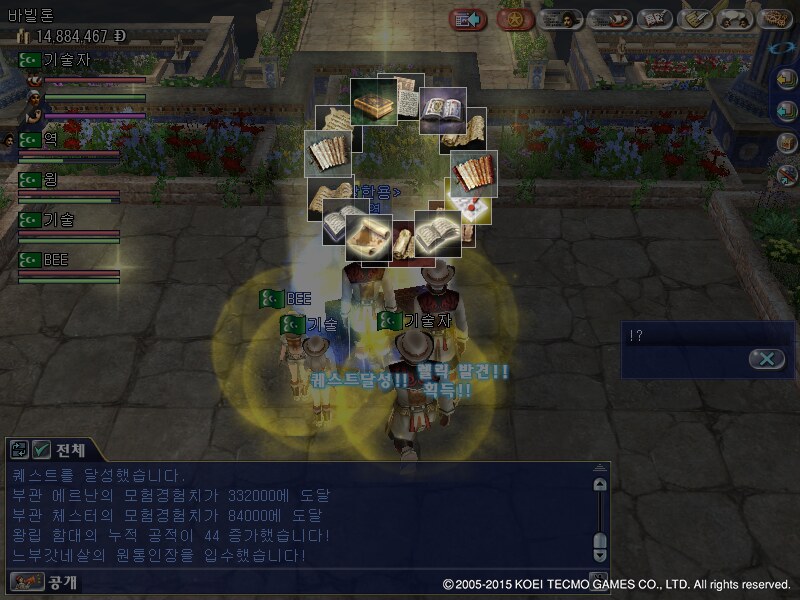Close the "!?" chat bubble box

766,359
